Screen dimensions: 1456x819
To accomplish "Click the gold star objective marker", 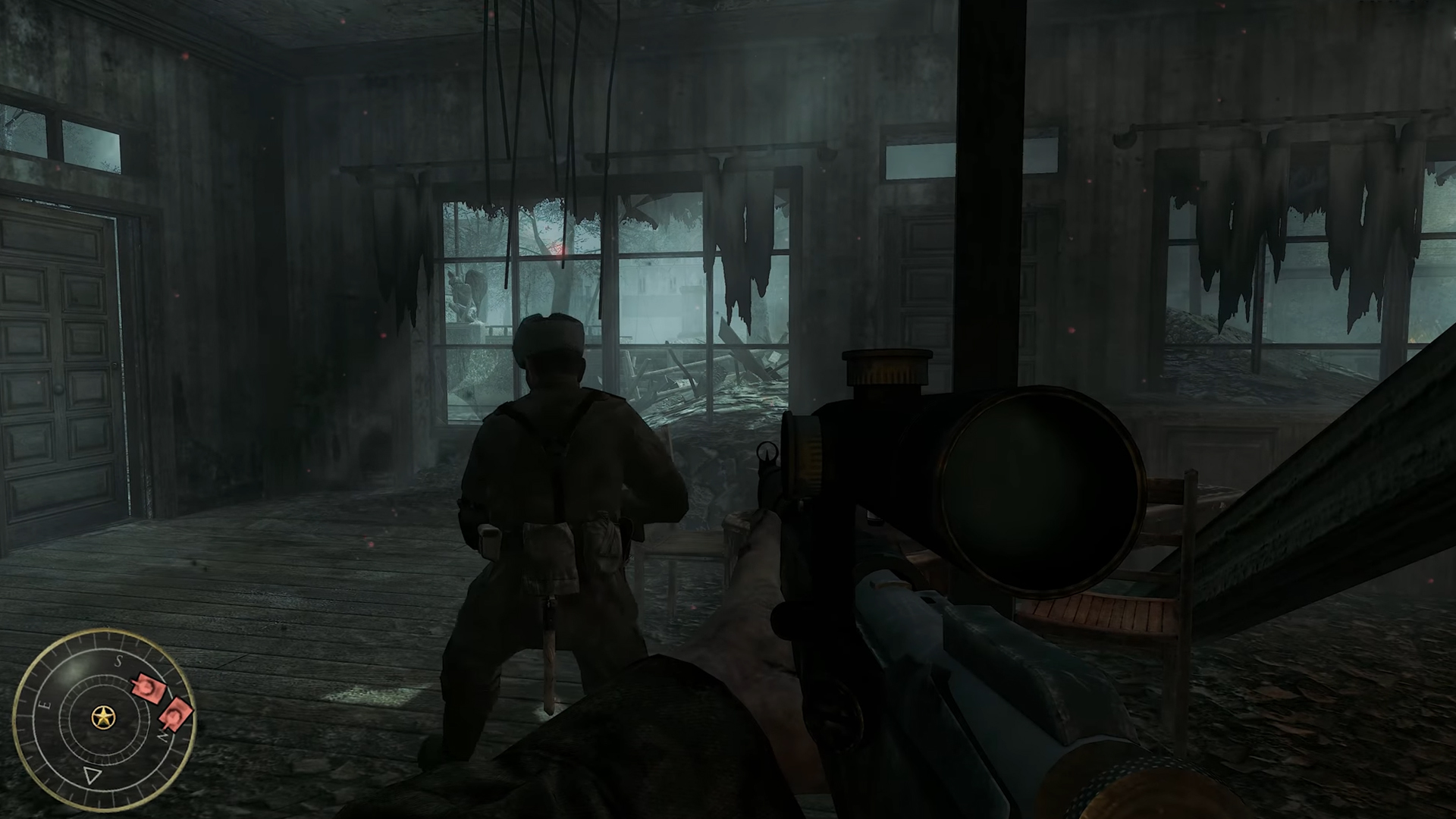I will tap(103, 717).
